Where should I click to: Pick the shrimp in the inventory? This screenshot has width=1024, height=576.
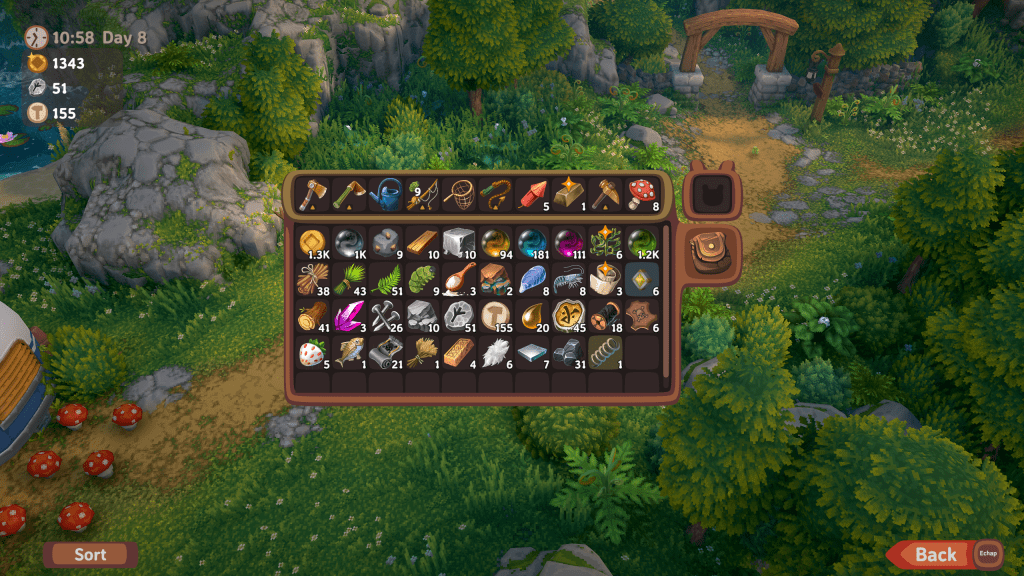point(568,280)
